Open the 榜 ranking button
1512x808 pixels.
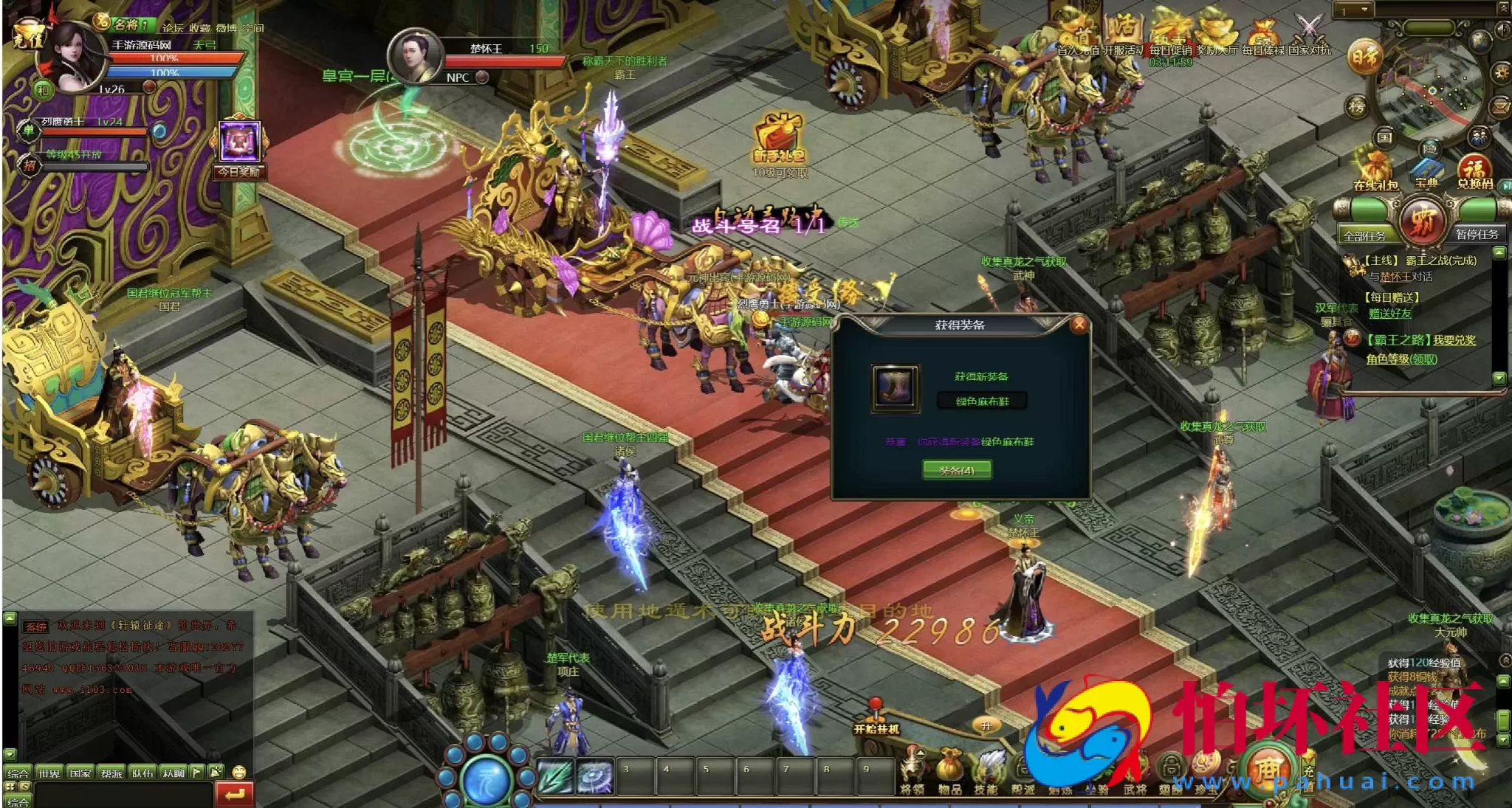(1357, 106)
